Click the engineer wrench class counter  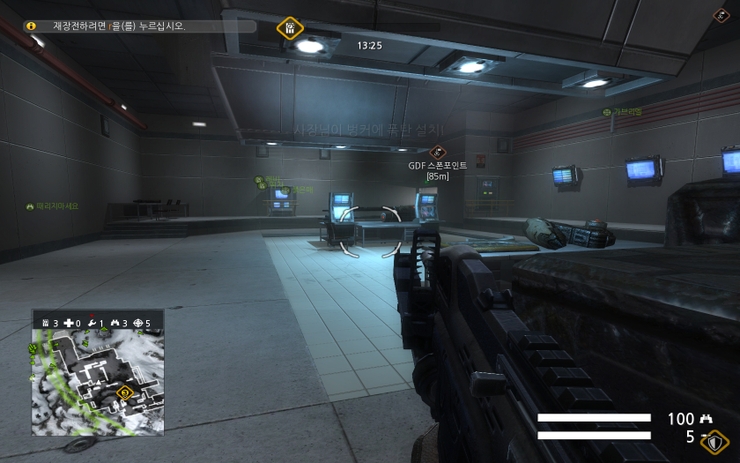[x=94, y=323]
